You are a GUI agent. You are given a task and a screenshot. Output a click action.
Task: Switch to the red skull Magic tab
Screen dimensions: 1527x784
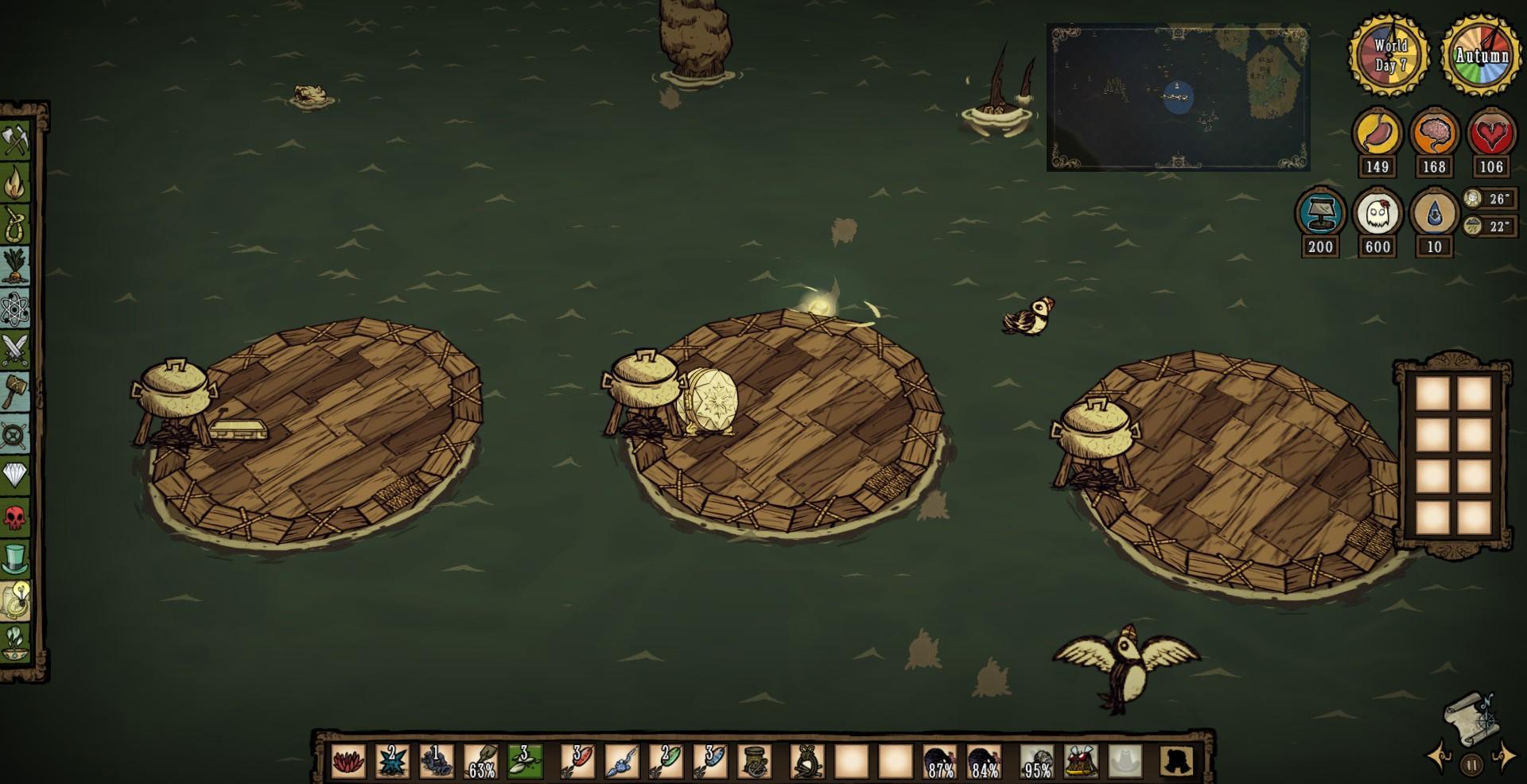click(x=16, y=518)
